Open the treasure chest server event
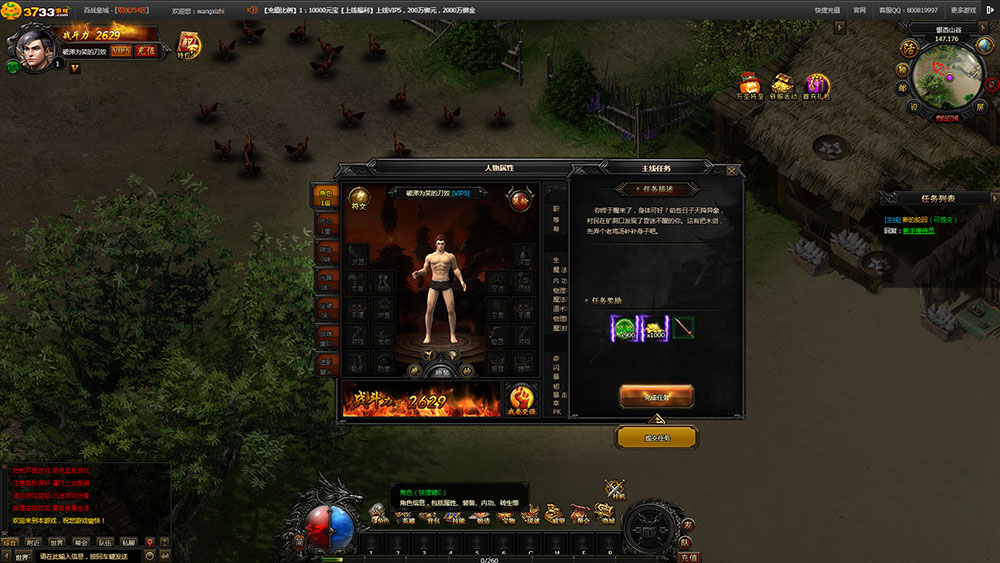The image size is (1000, 563). [783, 87]
